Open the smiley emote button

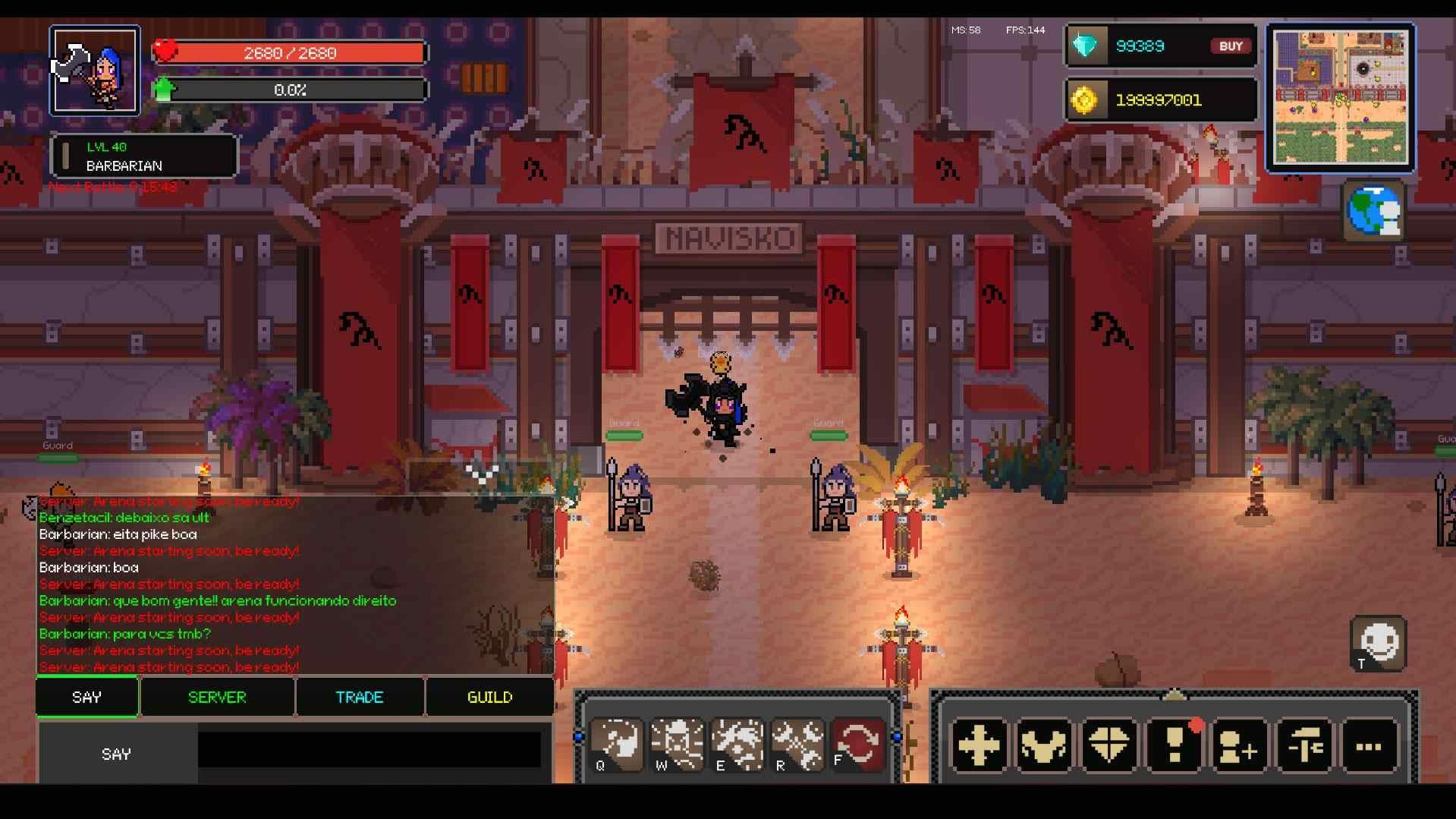point(1378,644)
